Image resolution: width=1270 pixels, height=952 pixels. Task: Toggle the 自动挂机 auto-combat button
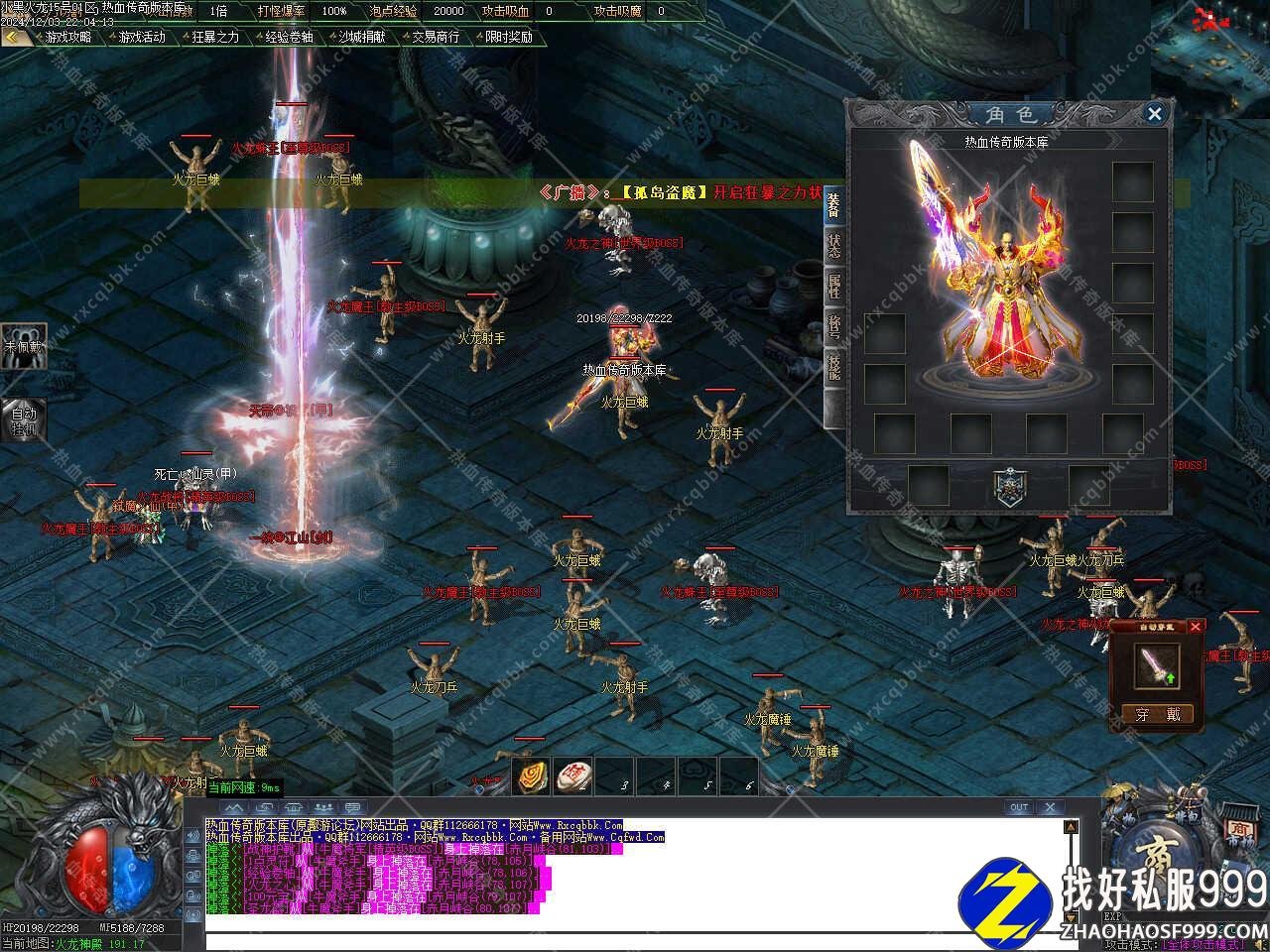point(23,419)
